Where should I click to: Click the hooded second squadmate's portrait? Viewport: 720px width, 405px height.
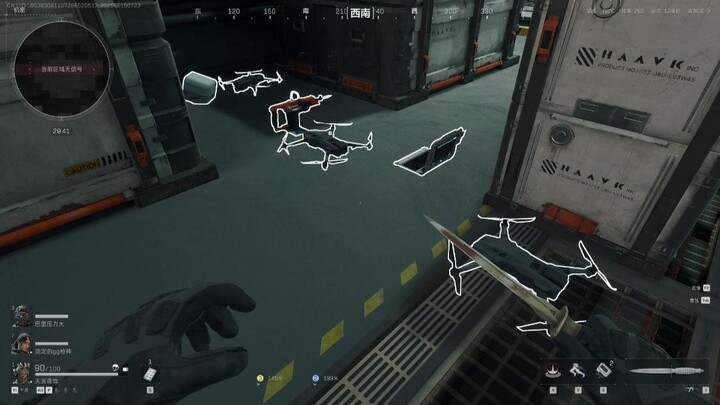point(22,343)
